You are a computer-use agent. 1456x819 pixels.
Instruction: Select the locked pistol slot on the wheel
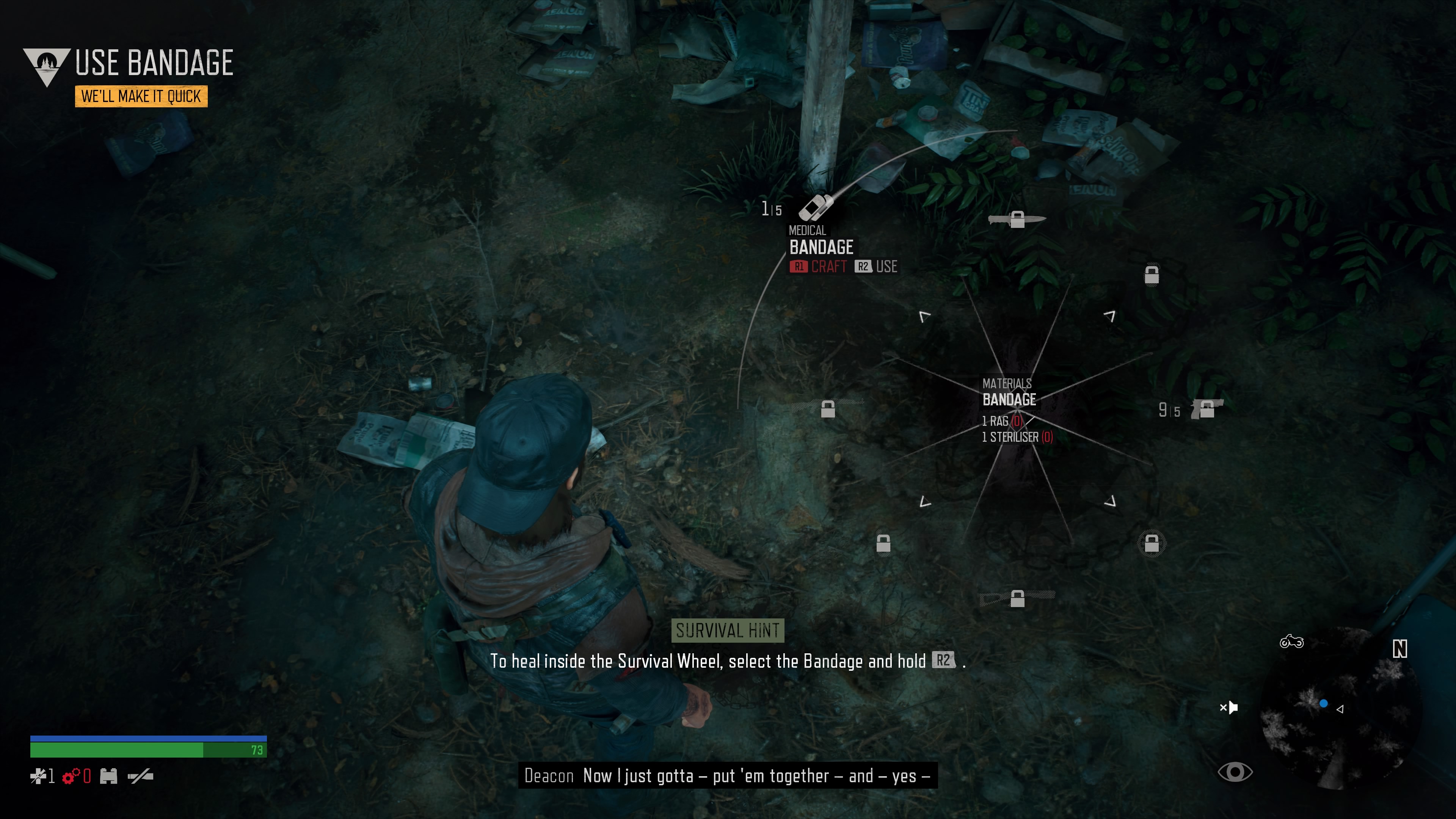[1206, 409]
